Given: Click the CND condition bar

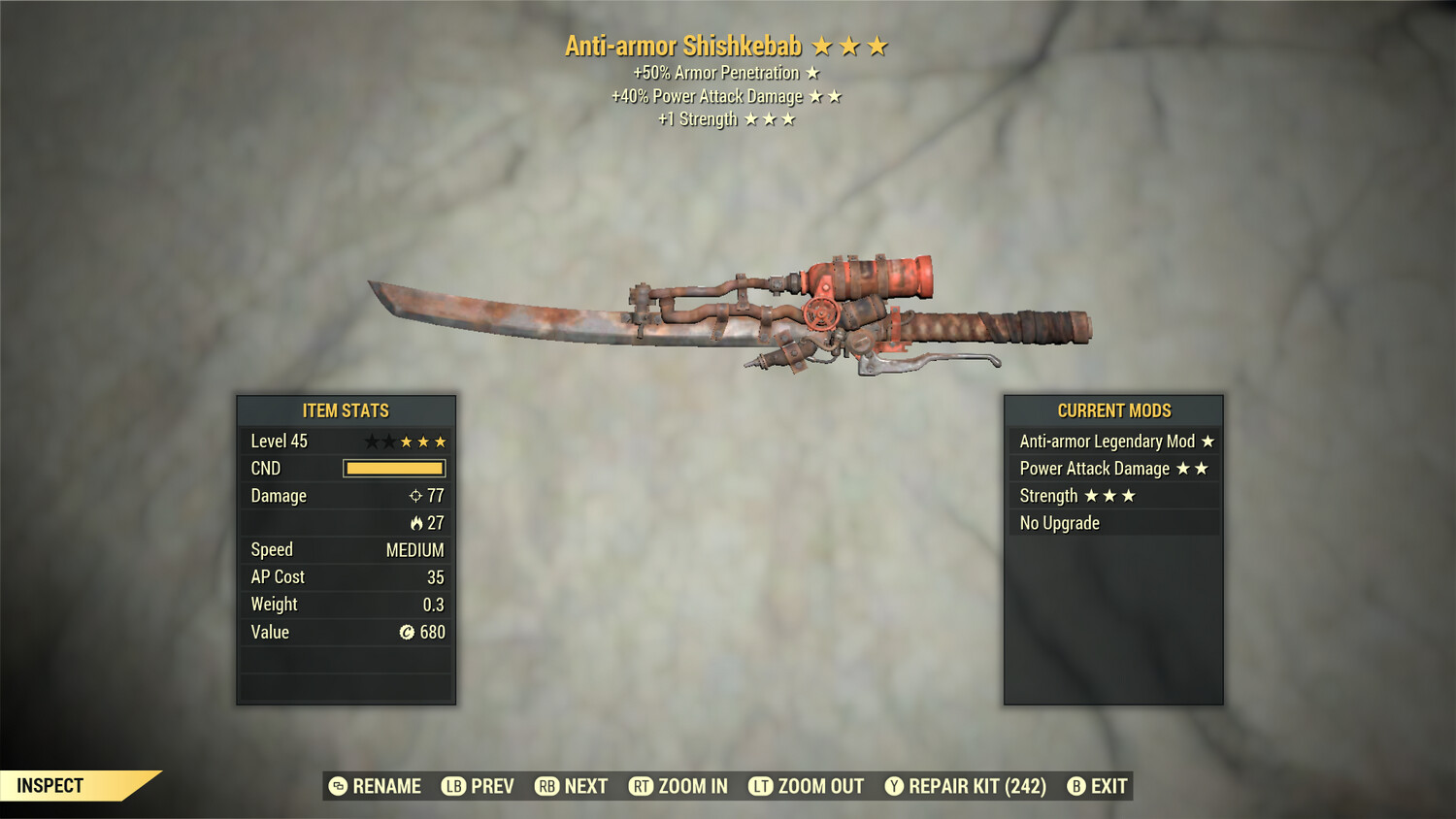Looking at the screenshot, I should (x=393, y=468).
